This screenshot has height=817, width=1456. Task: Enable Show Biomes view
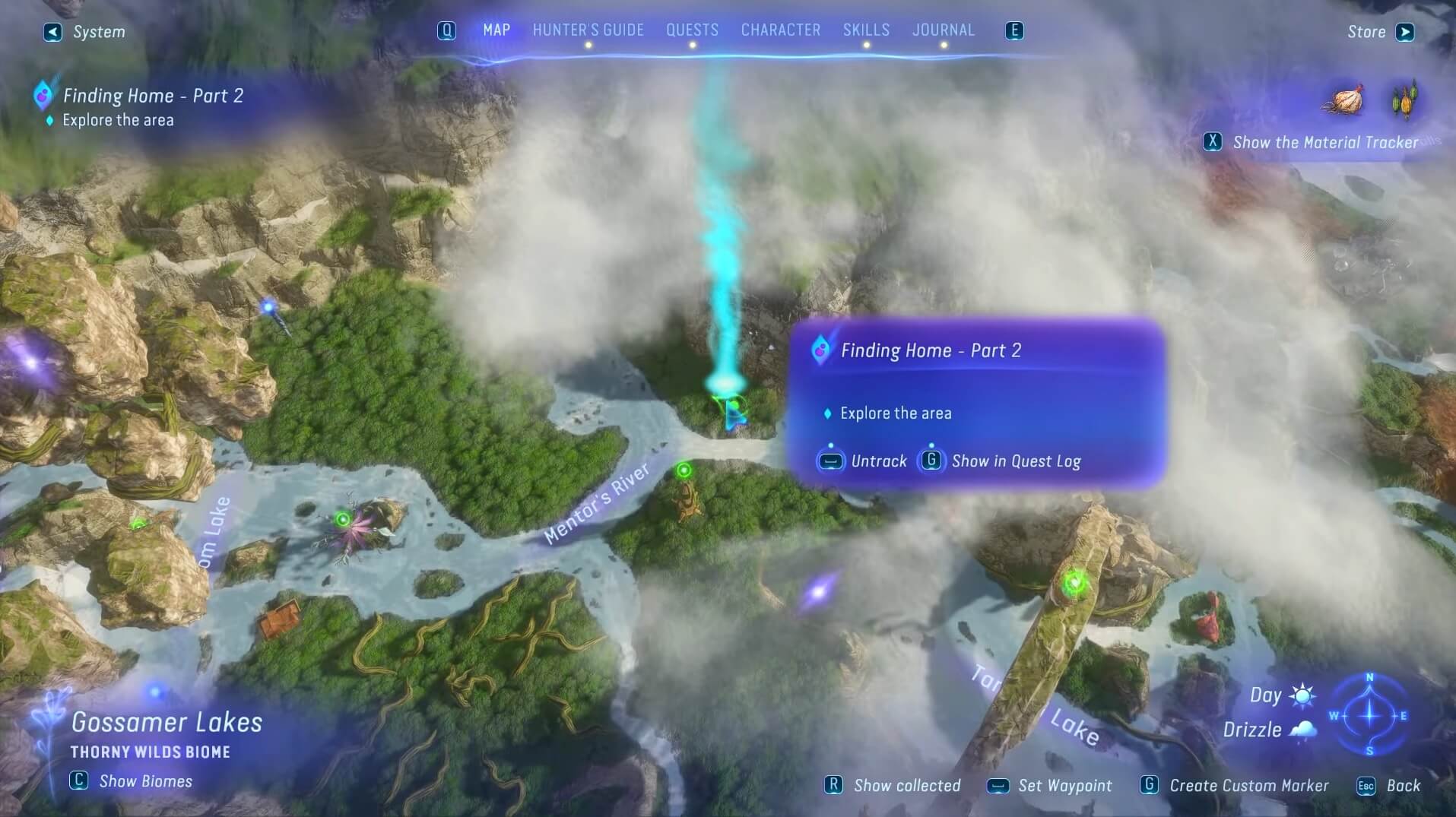click(78, 781)
